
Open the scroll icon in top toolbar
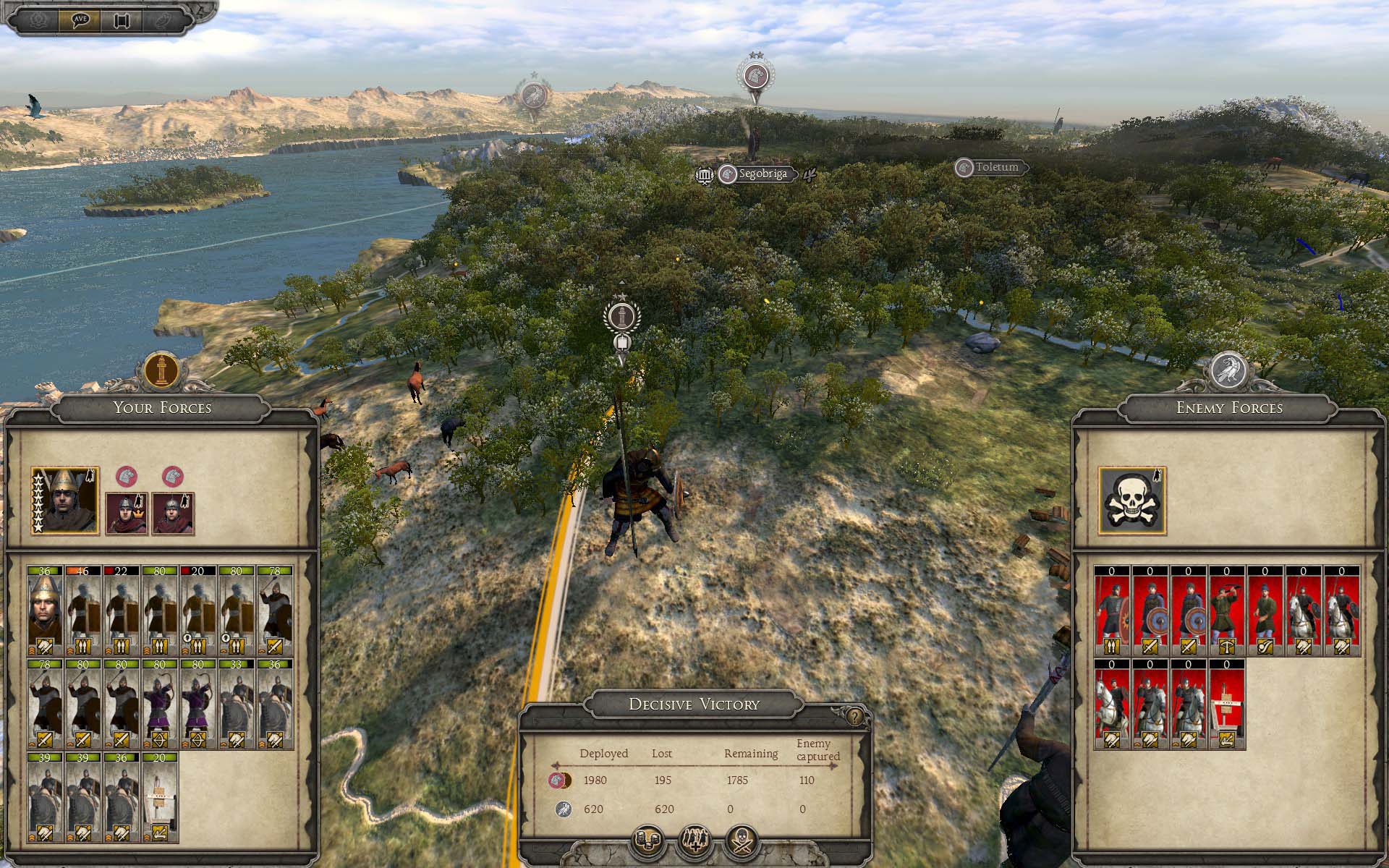coord(120,20)
